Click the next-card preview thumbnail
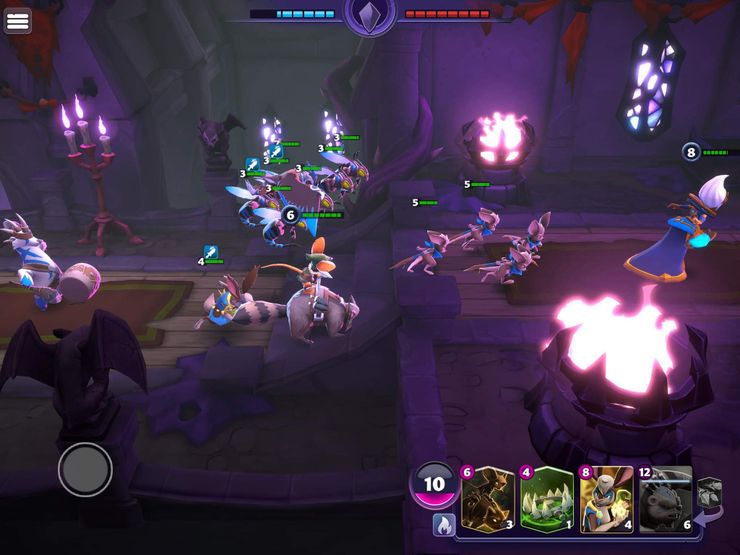Screen dimensions: 740x555 [709, 493]
